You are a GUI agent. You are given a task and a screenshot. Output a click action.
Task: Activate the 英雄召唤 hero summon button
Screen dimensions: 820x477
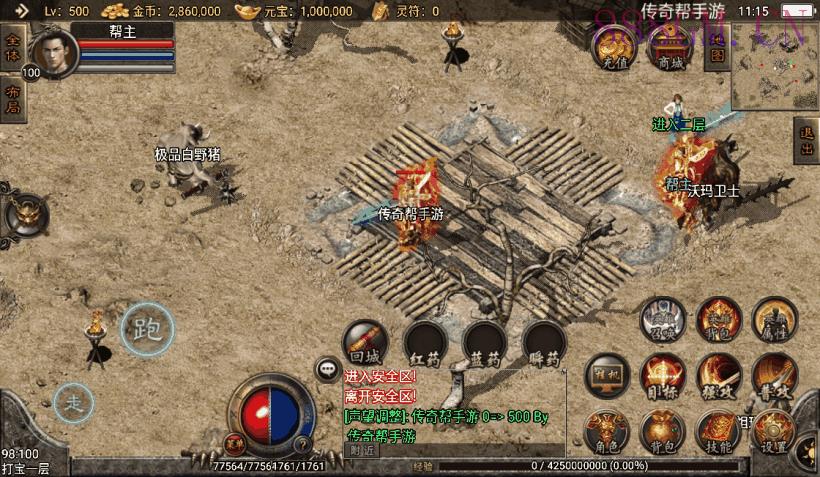pos(662,318)
